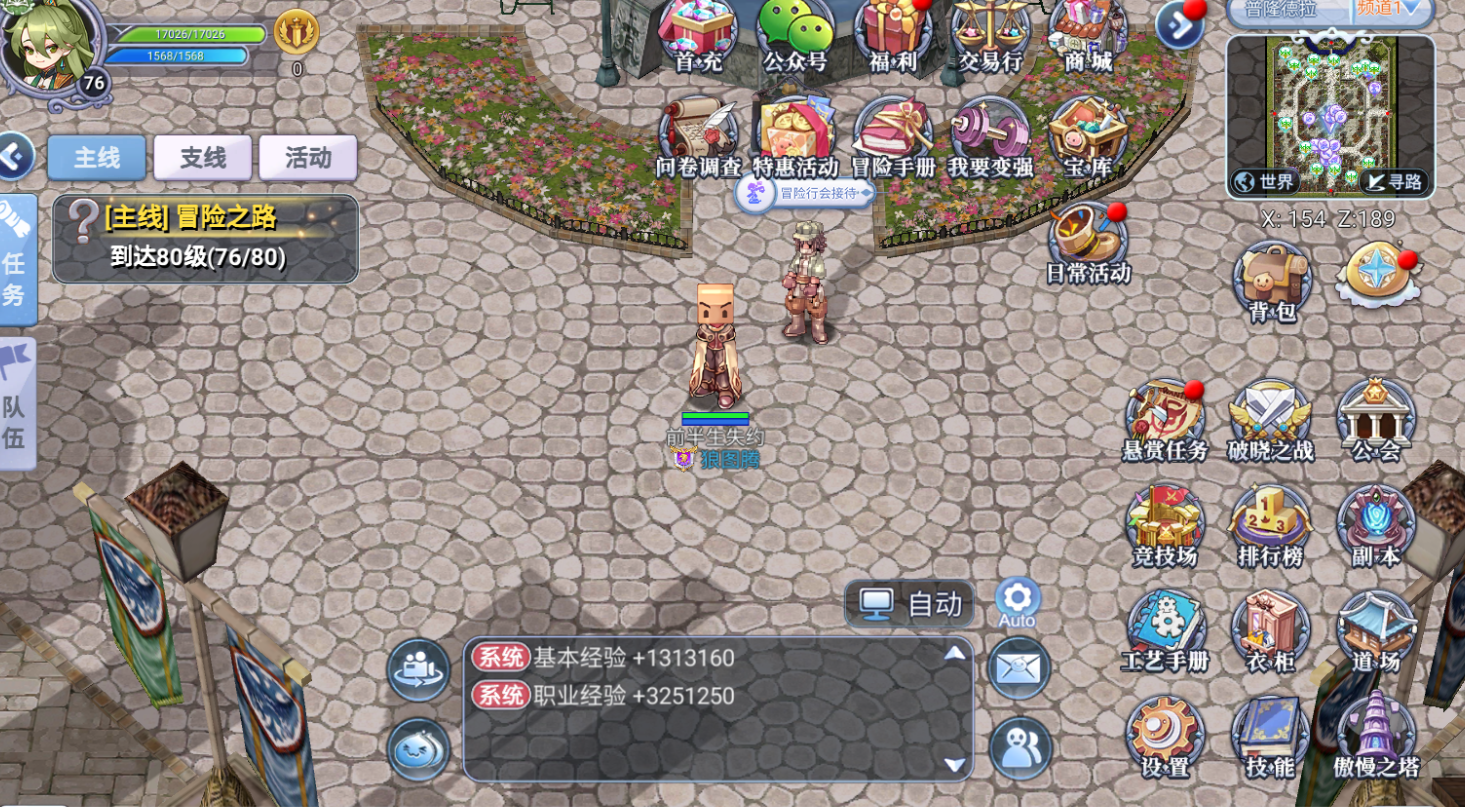
Task: Open the 公会 guild menu
Action: pyautogui.click(x=1376, y=419)
